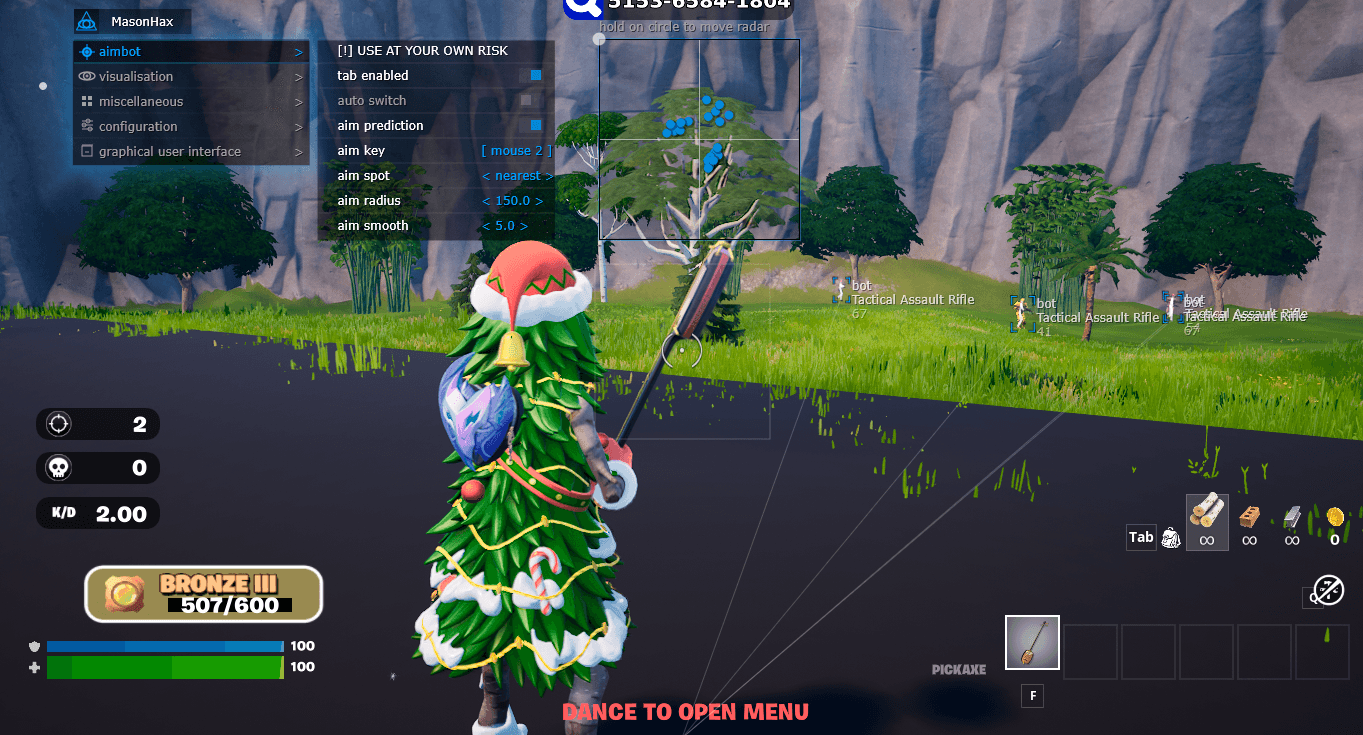The width and height of the screenshot is (1363, 735).
Task: Select the wood resource icon
Action: 1206,518
